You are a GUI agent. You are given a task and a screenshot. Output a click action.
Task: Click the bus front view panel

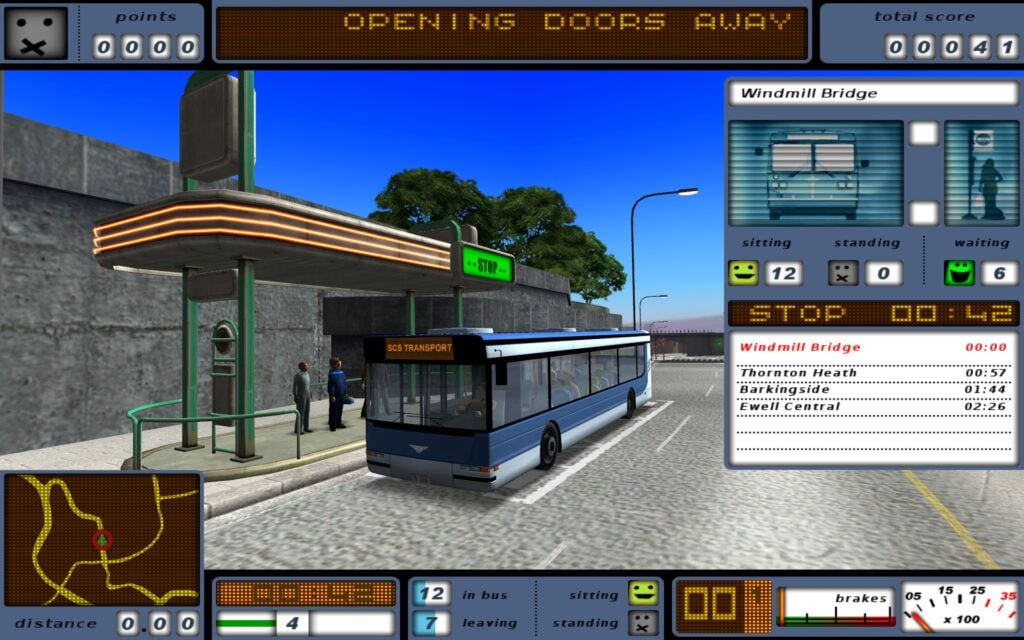coord(814,173)
